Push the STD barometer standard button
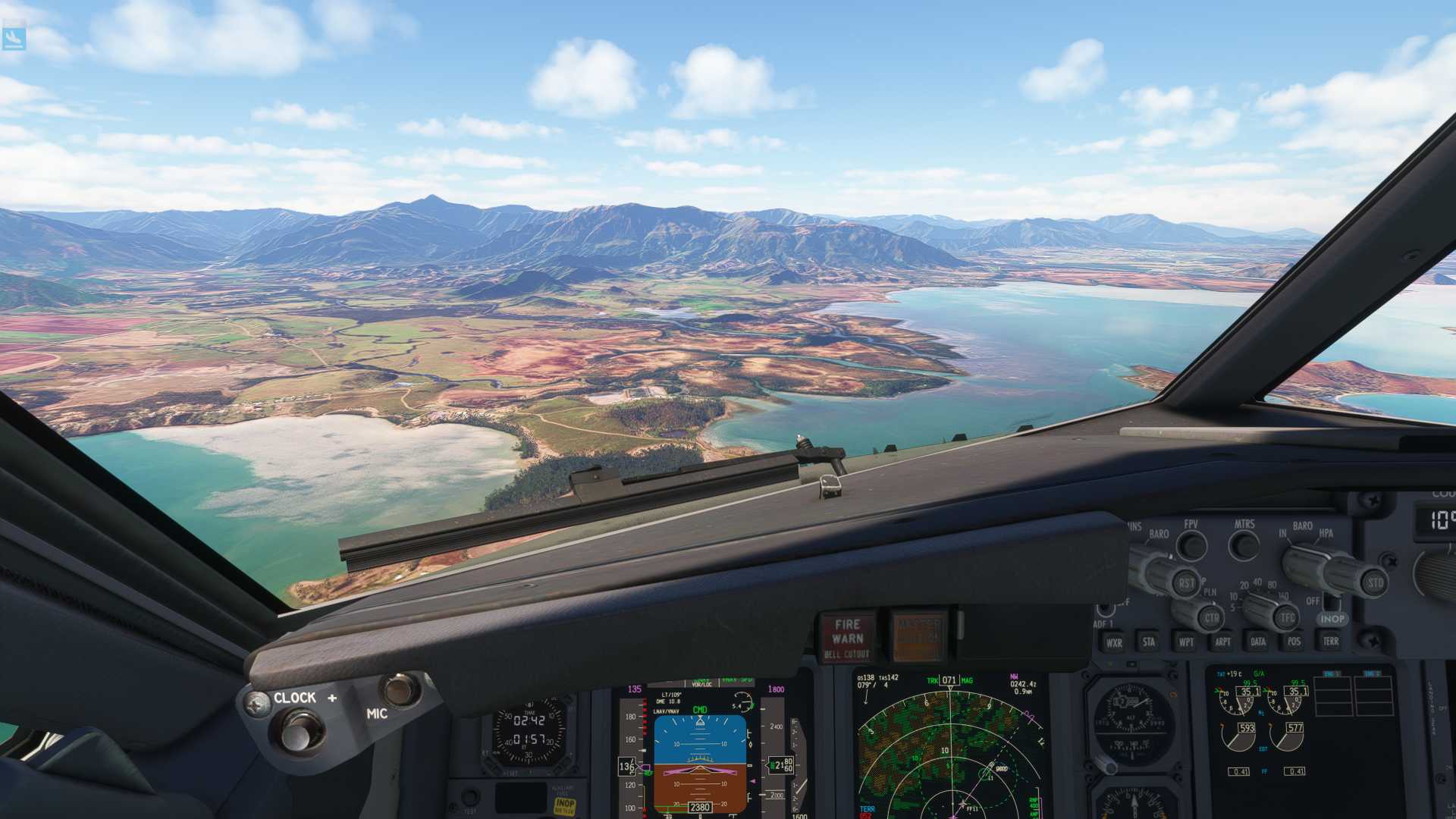Viewport: 1456px width, 819px height. (1375, 582)
